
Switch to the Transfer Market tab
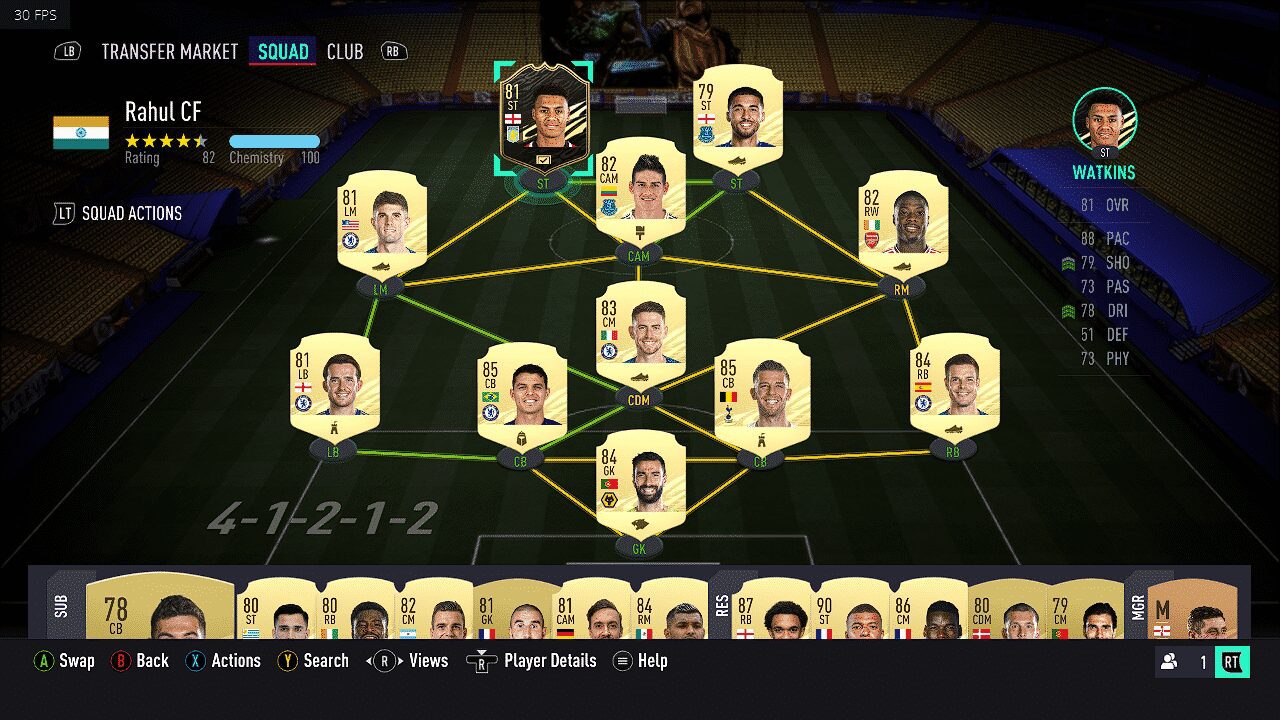pyautogui.click(x=170, y=51)
